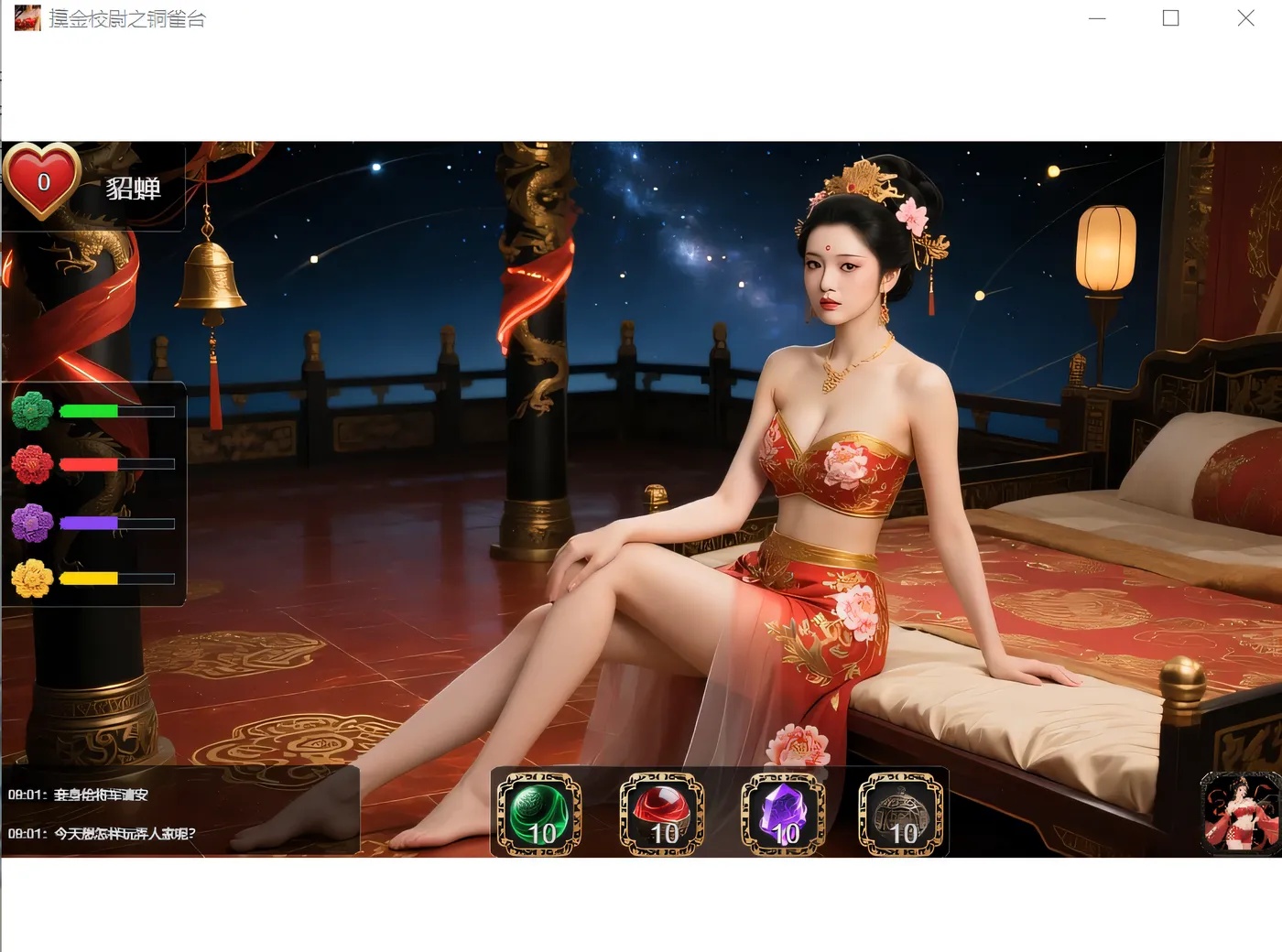Click the 08:01 dialogue line asking how to play
The width and height of the screenshot is (1282, 952).
[x=101, y=834]
